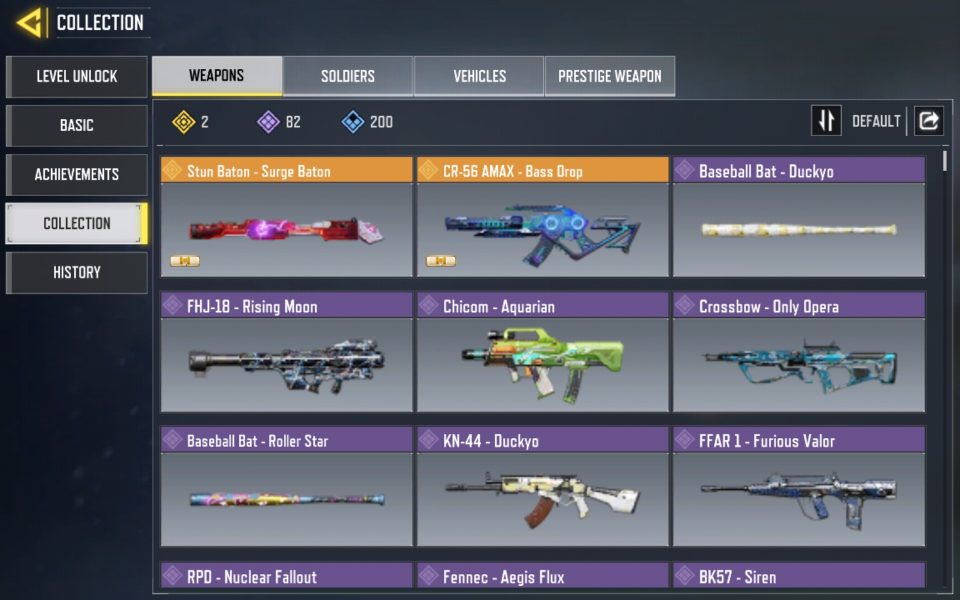
Task: Go back using the yellow arrow
Action: click(x=28, y=22)
